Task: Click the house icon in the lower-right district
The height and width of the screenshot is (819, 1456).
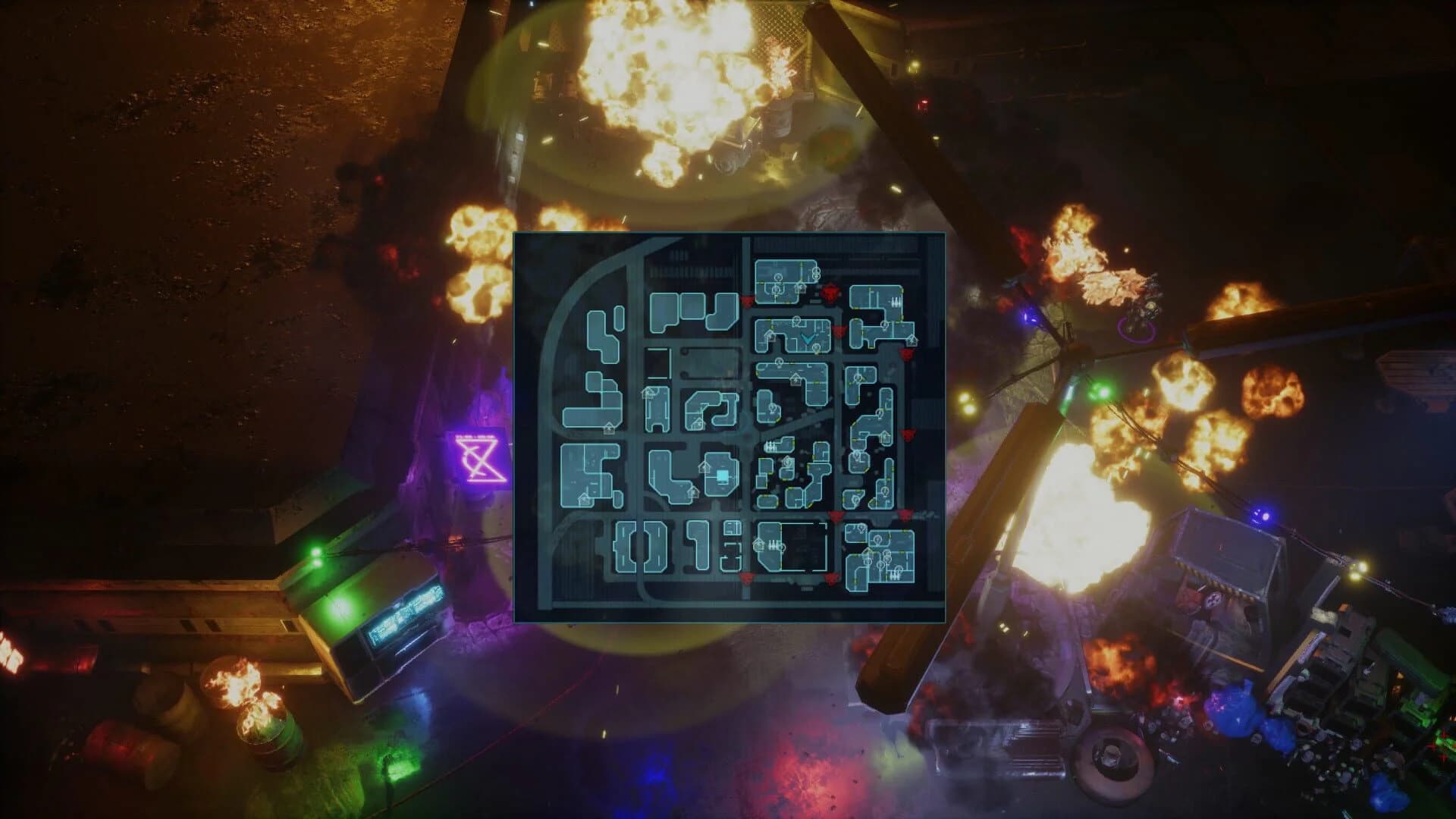Action: click(868, 551)
